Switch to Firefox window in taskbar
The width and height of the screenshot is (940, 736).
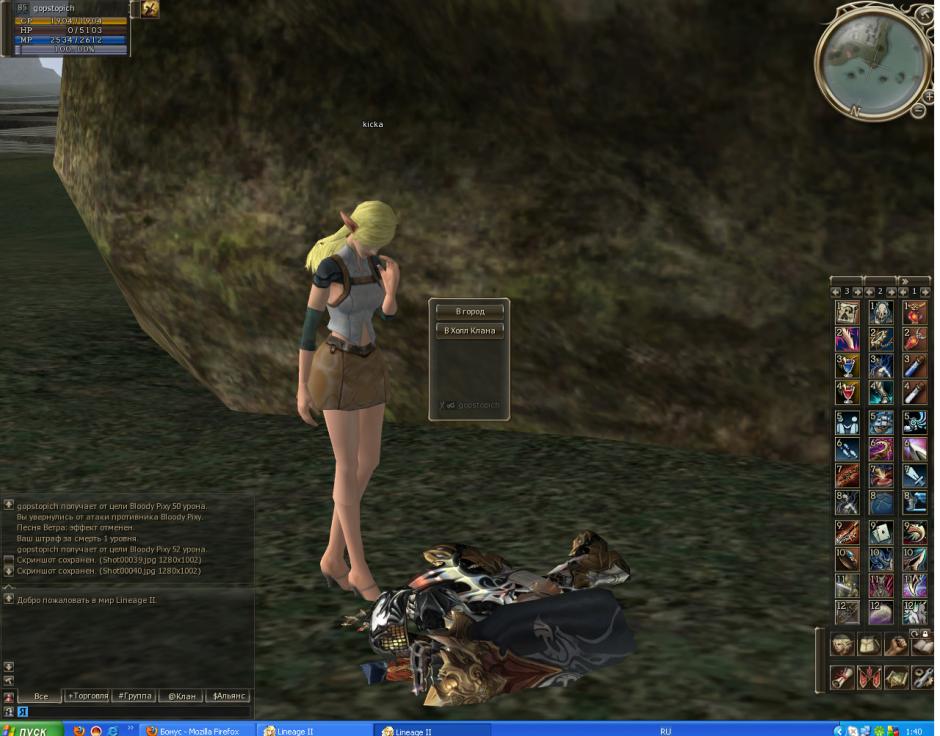(196, 730)
